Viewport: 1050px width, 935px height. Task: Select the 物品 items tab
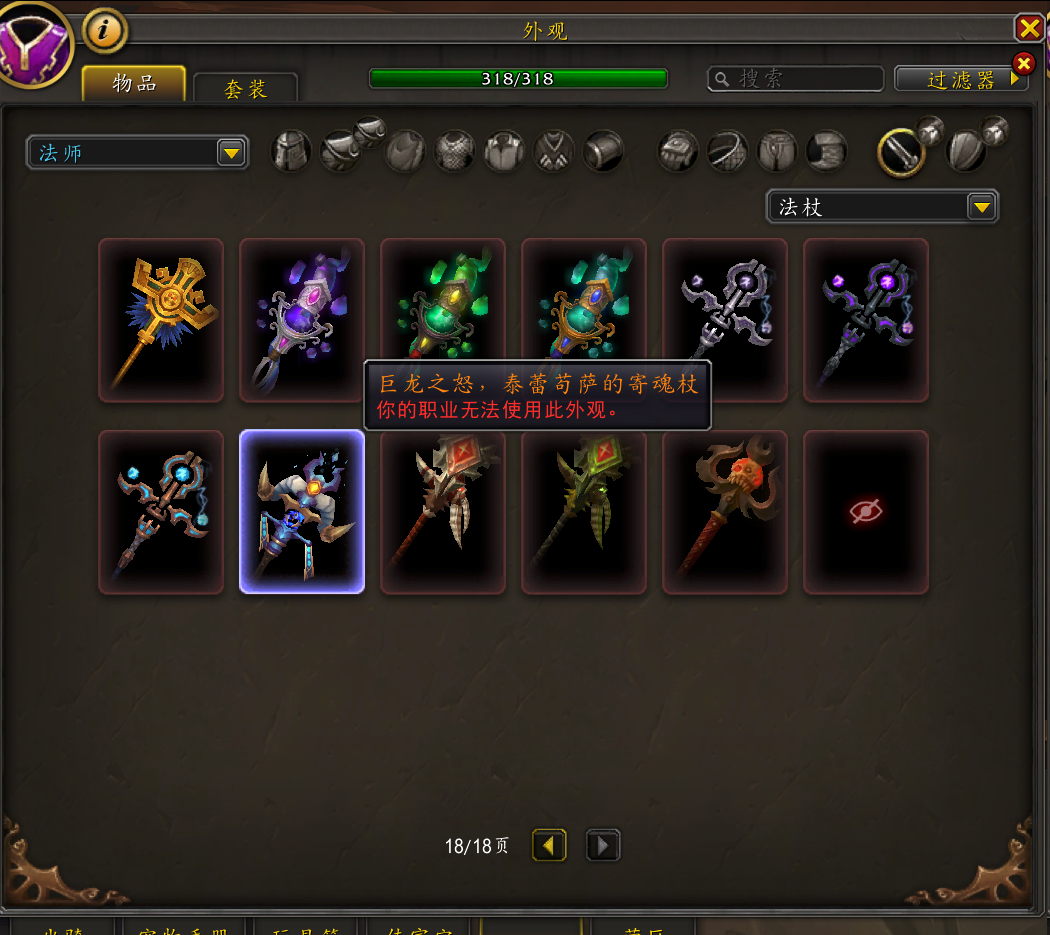tap(134, 83)
